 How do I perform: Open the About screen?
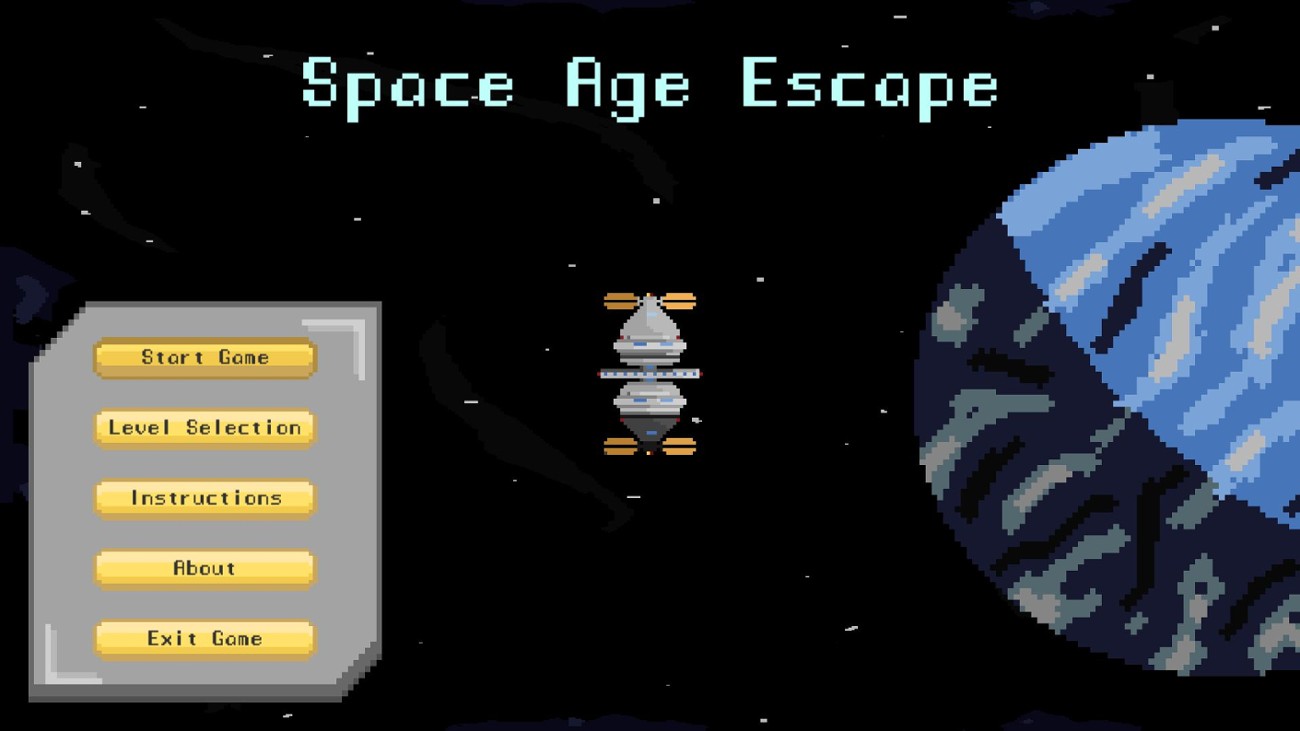203,567
